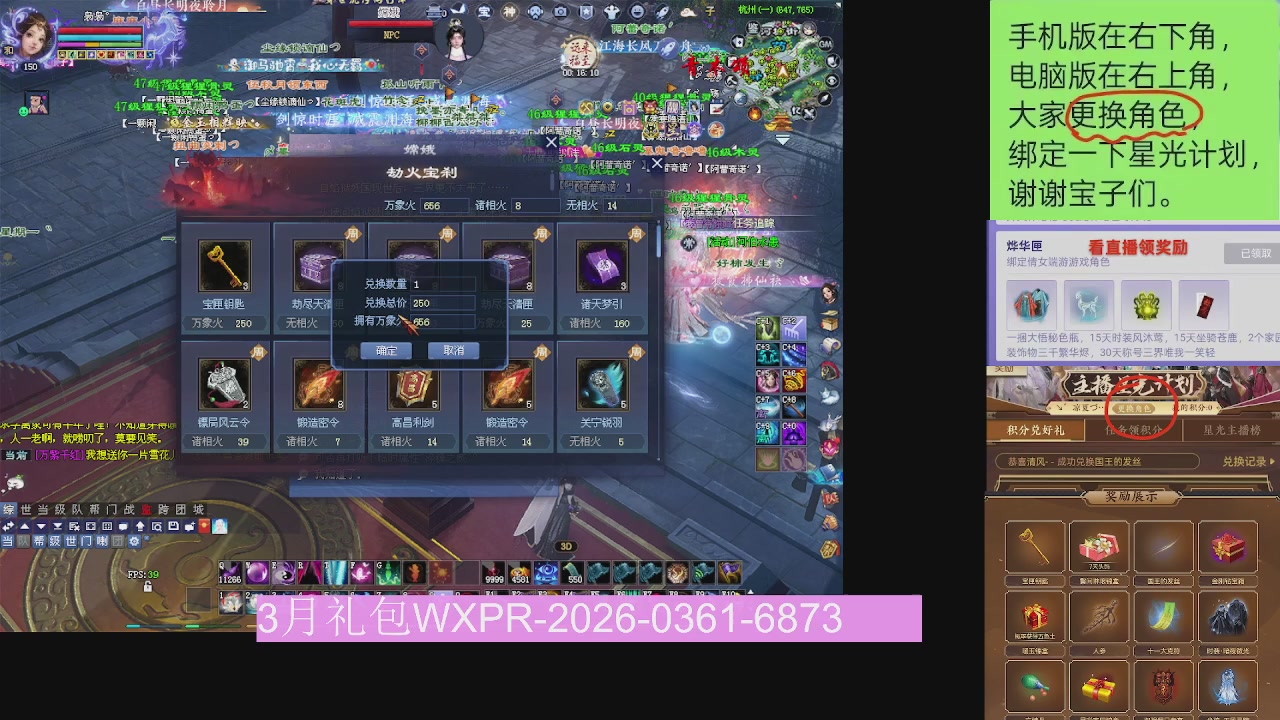Click the 7天头饰 gift box reward icon
This screenshot has width=1280, height=720.
(1100, 548)
